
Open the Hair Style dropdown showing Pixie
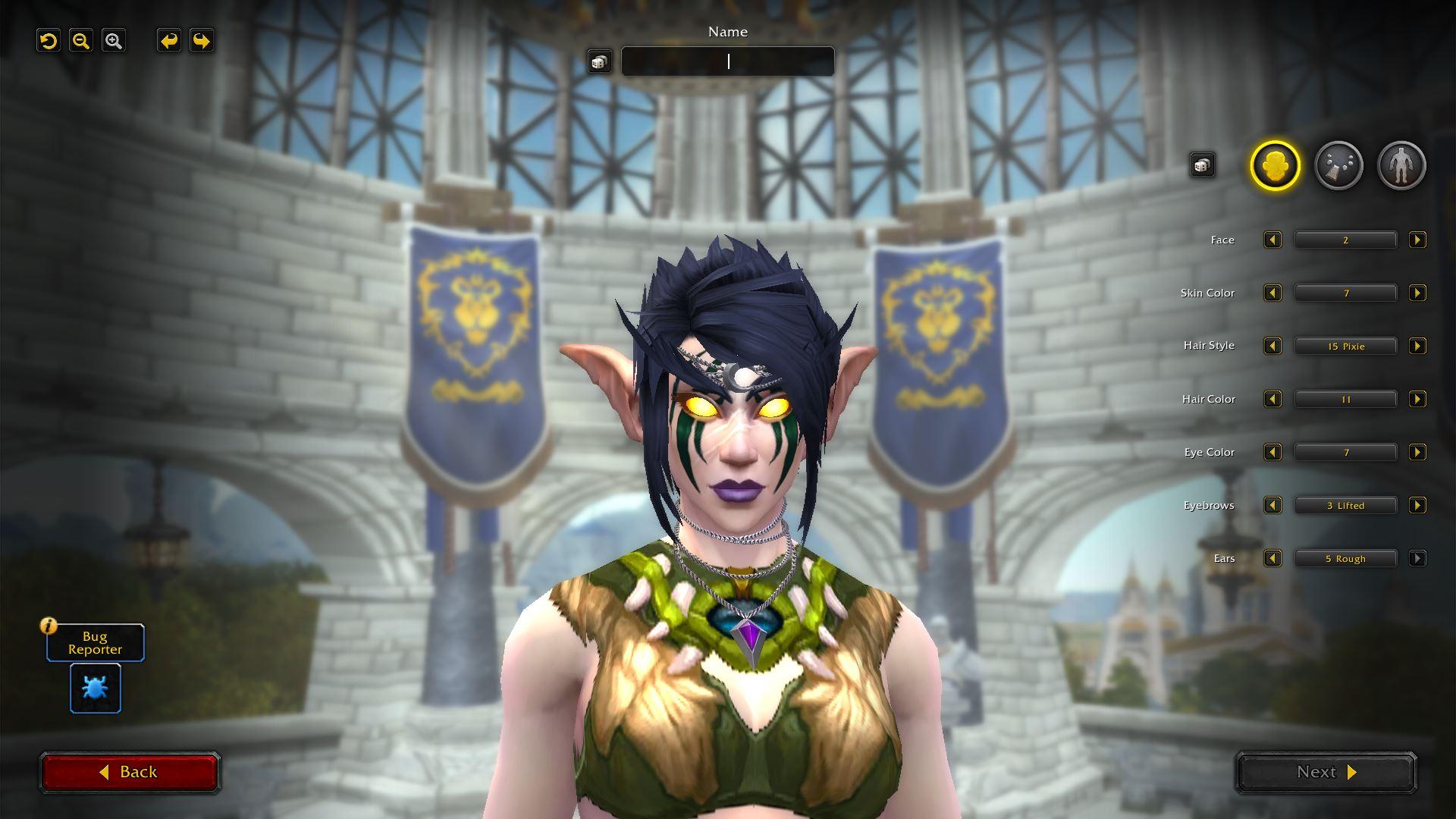pyautogui.click(x=1345, y=347)
